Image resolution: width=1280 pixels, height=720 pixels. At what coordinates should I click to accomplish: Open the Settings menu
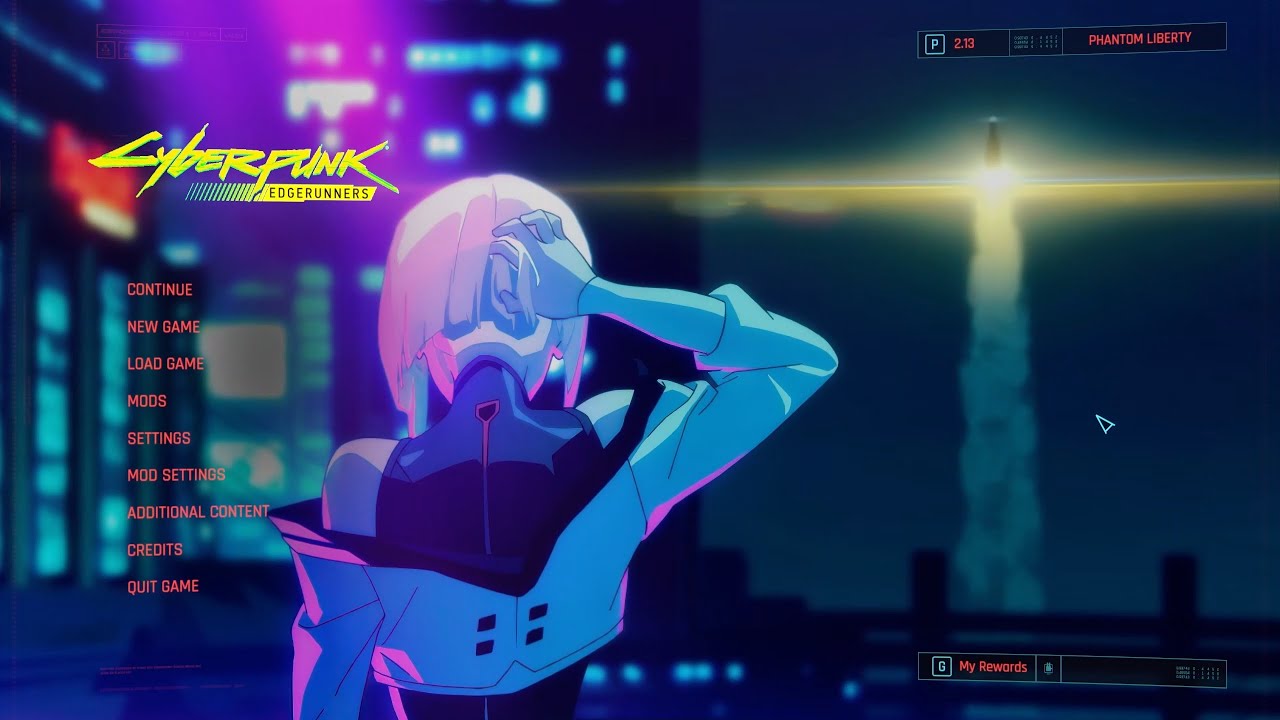click(x=158, y=438)
